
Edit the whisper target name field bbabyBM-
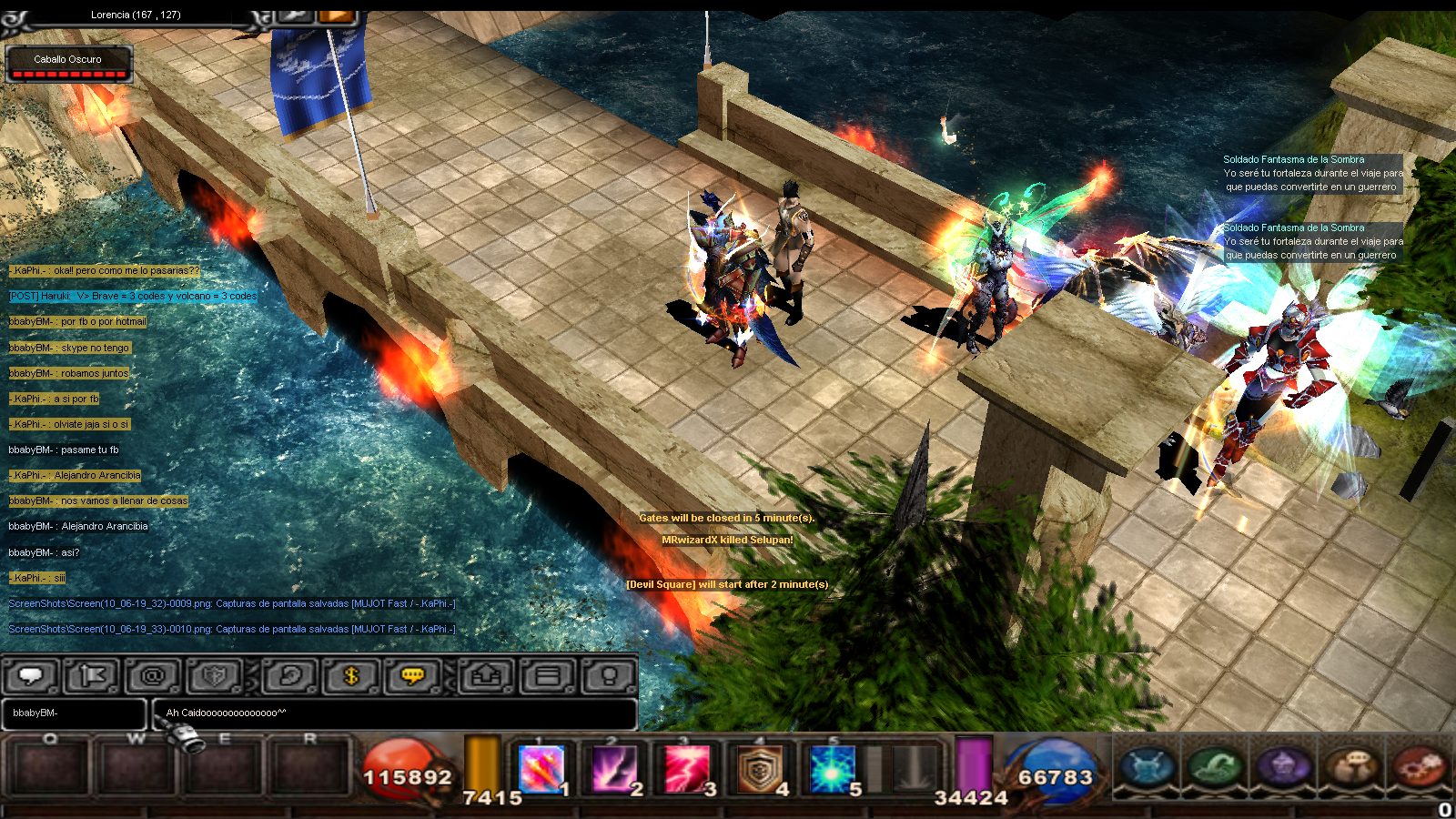74,713
